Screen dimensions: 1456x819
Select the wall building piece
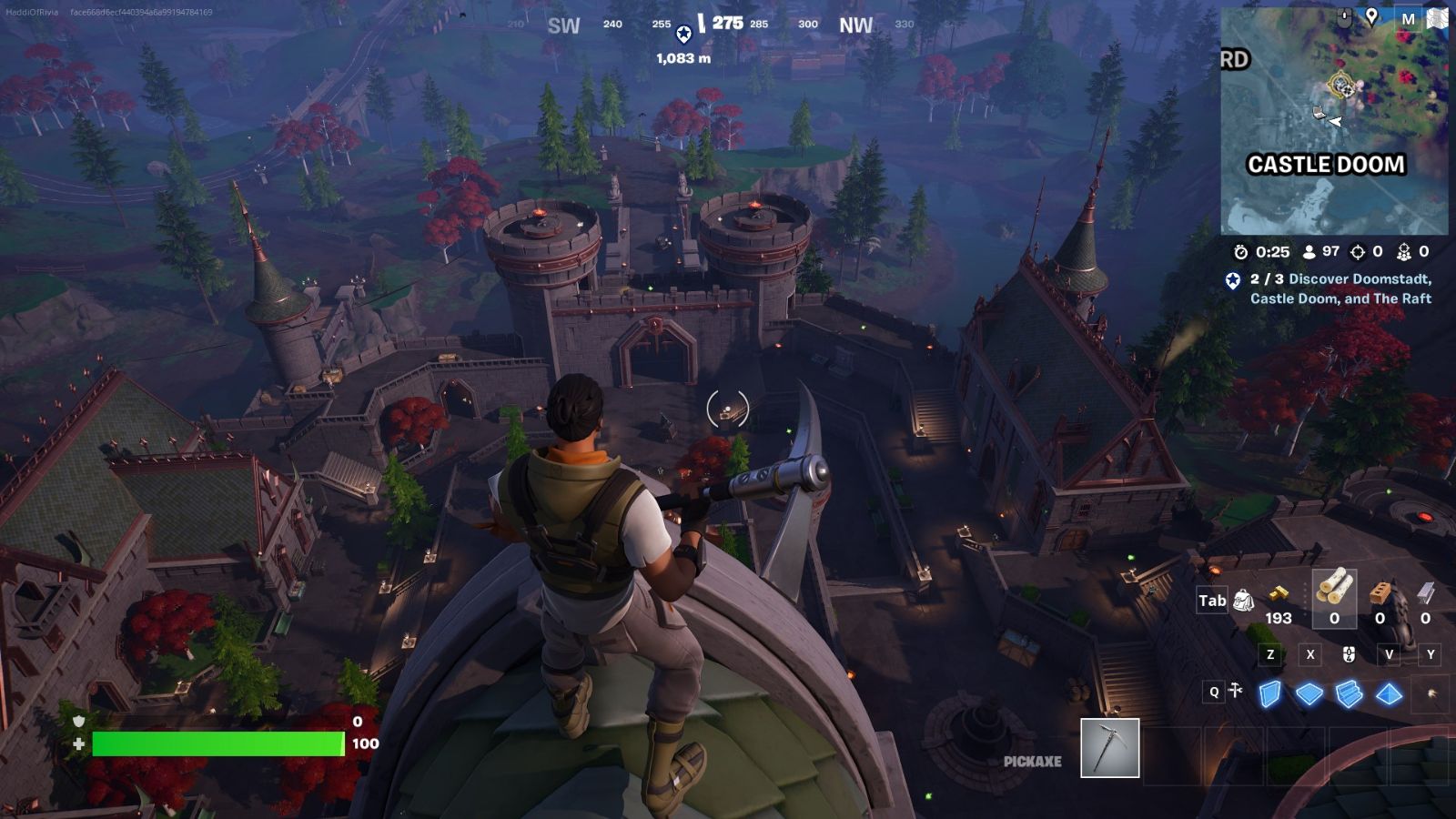point(1271,693)
